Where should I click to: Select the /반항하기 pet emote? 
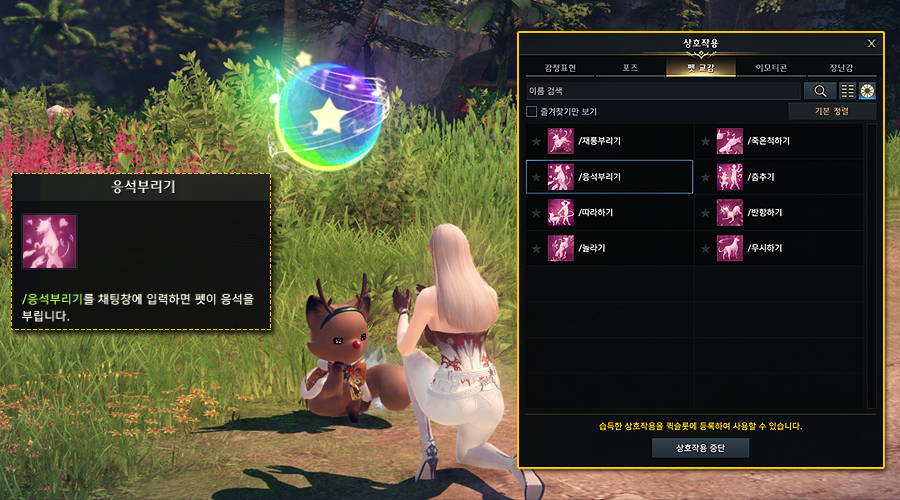coord(778,212)
